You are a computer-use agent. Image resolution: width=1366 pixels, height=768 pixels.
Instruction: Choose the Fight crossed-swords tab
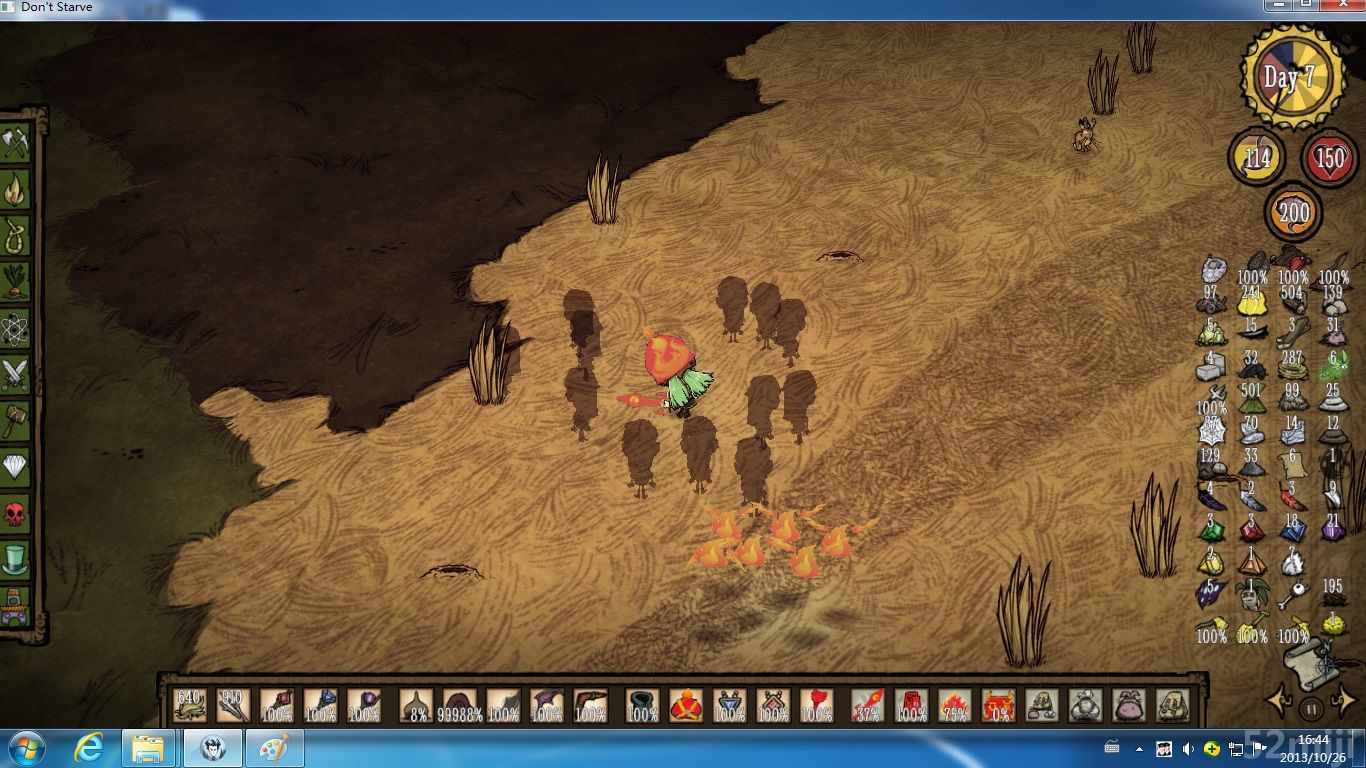tap(15, 374)
